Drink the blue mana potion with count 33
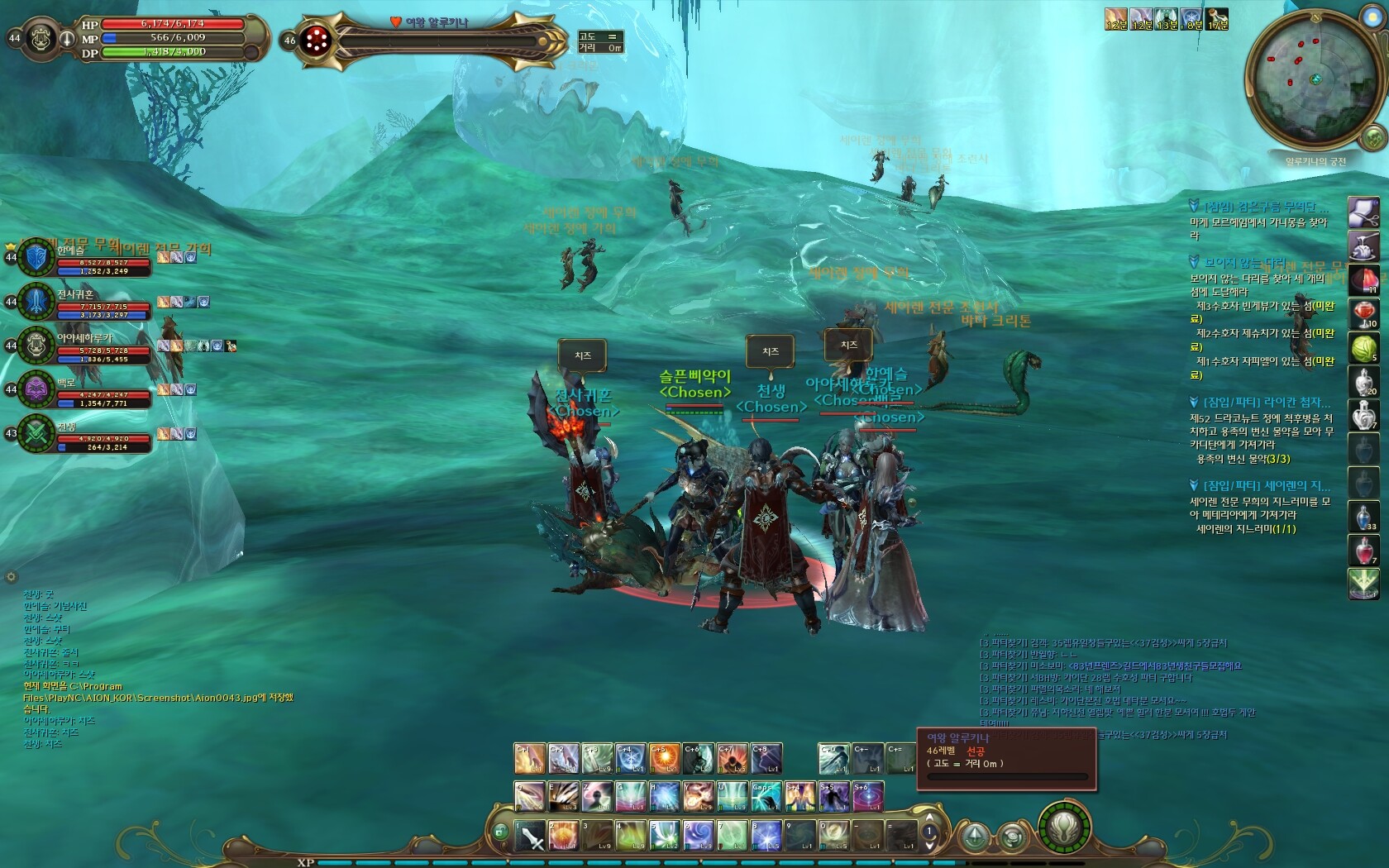Viewport: 1389px width, 868px height. coord(1363,517)
